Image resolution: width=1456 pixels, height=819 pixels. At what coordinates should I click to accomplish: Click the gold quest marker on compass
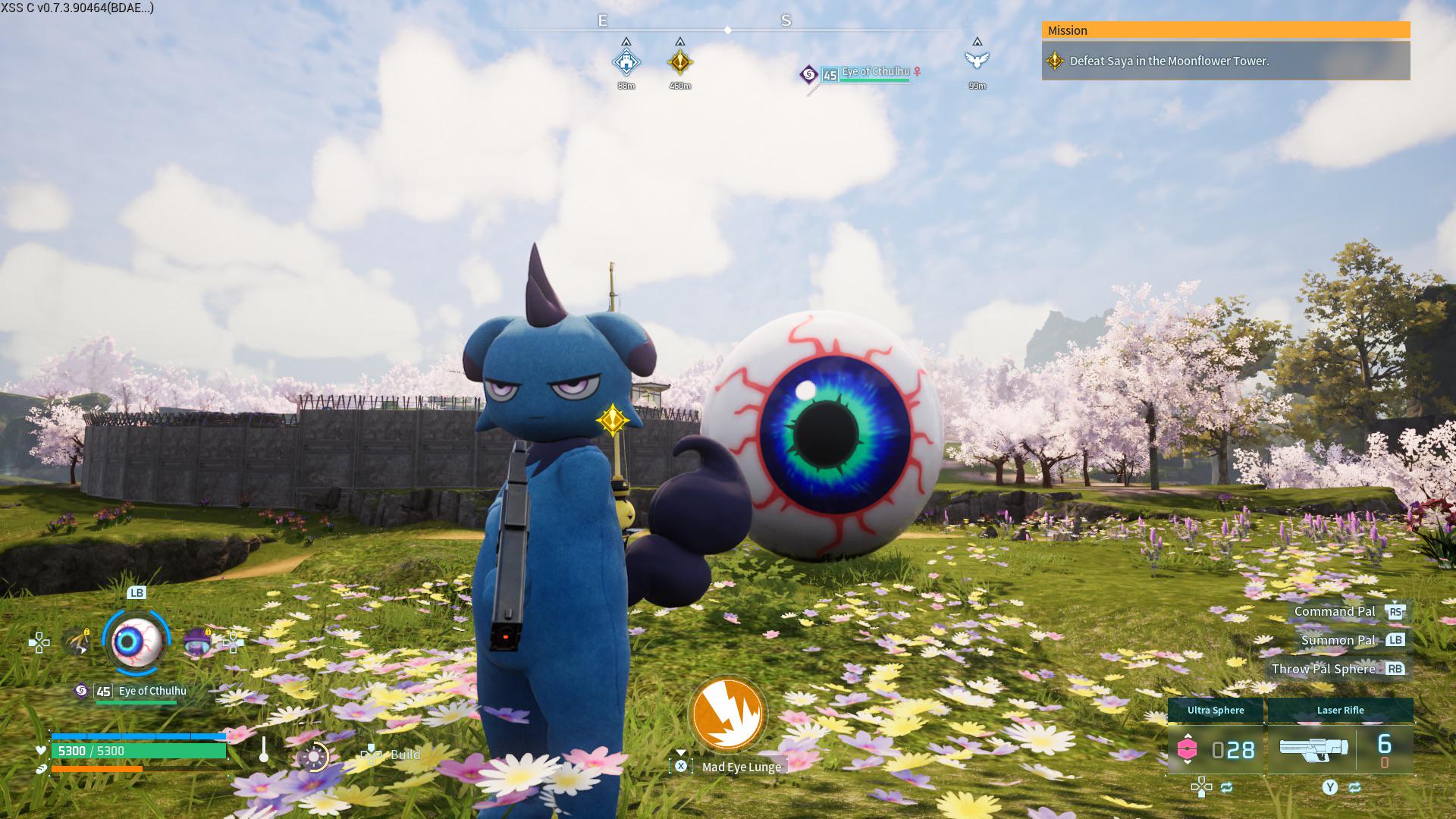point(680,61)
